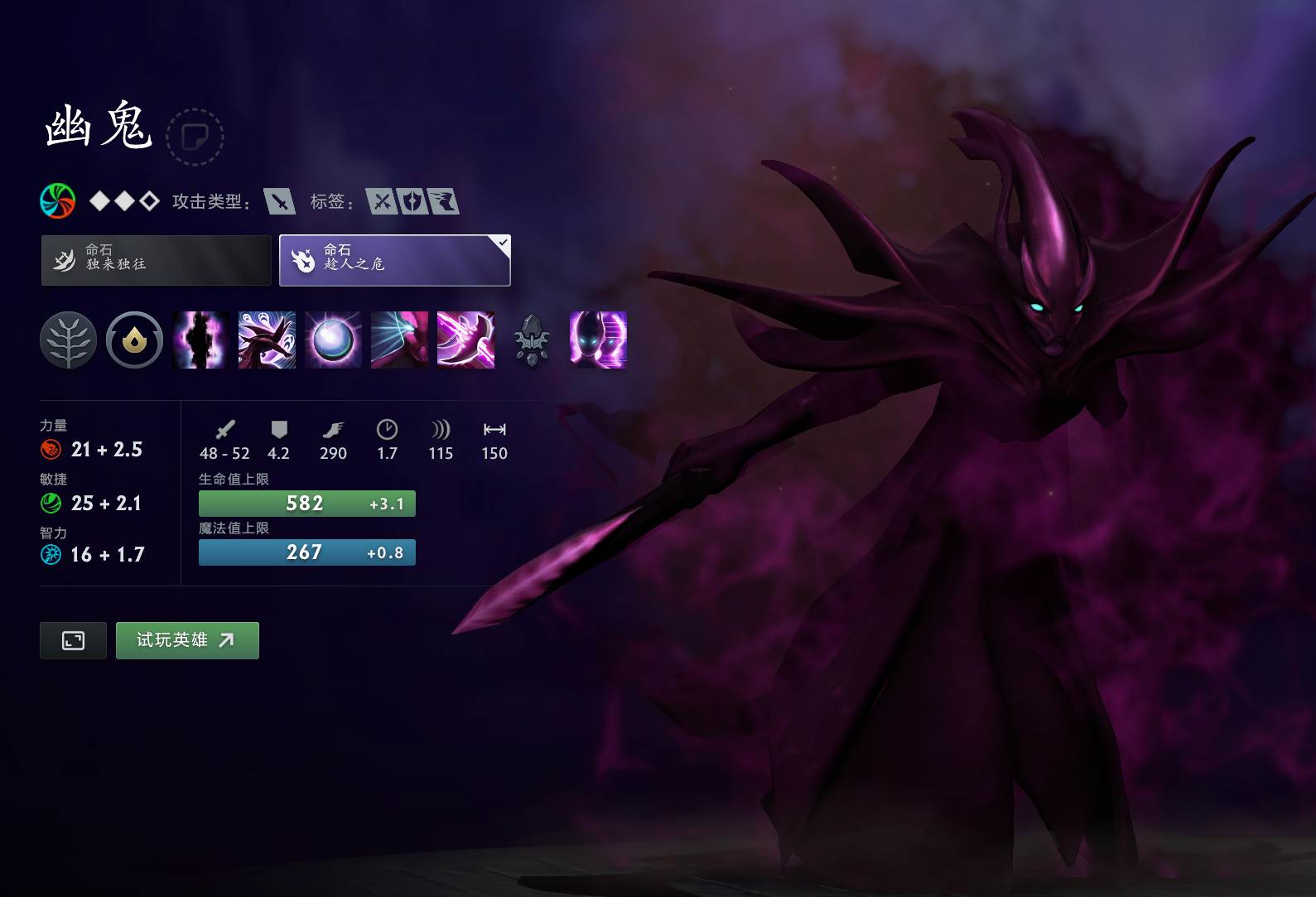Click the melee attack type sword icon
This screenshot has width=1316, height=897.
click(x=279, y=201)
